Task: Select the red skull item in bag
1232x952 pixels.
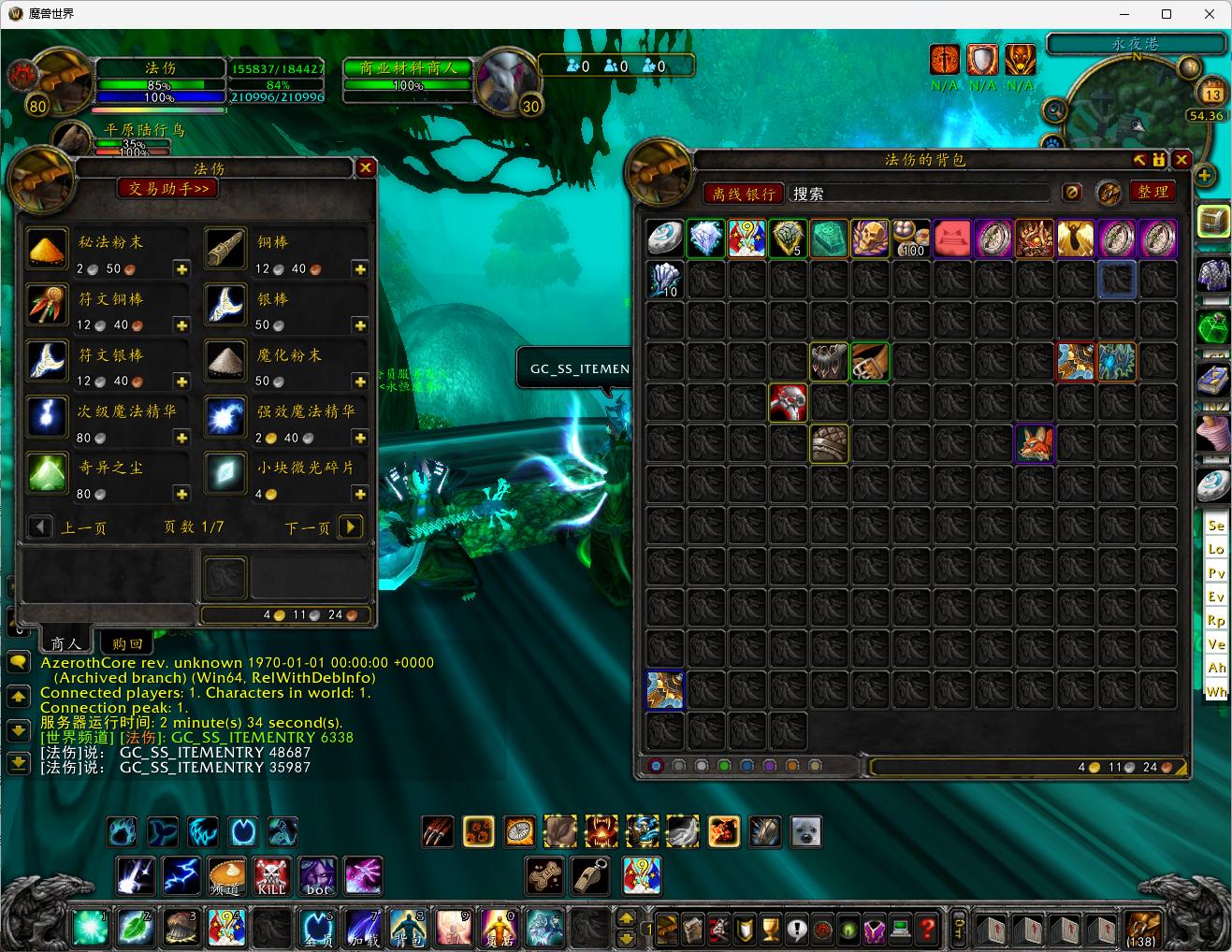Action: click(788, 402)
